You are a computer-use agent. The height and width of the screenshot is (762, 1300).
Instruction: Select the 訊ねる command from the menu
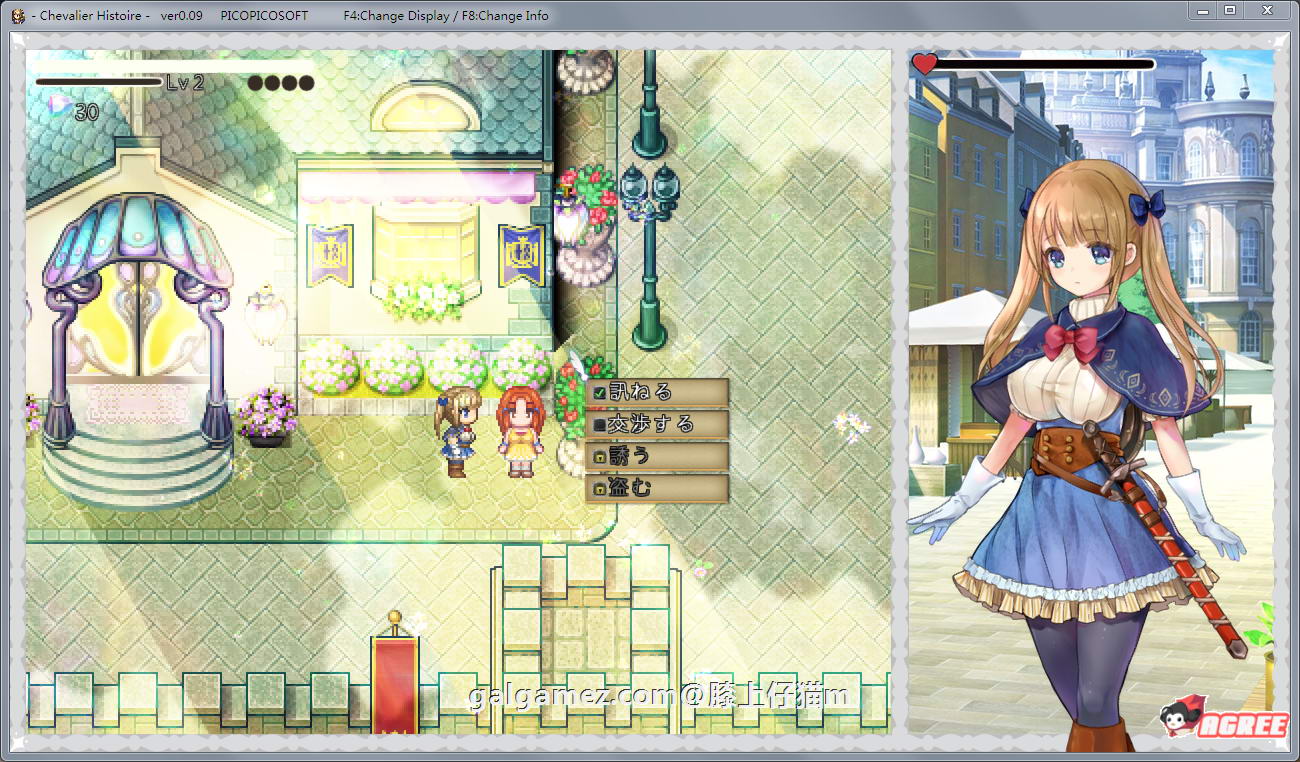click(x=645, y=391)
